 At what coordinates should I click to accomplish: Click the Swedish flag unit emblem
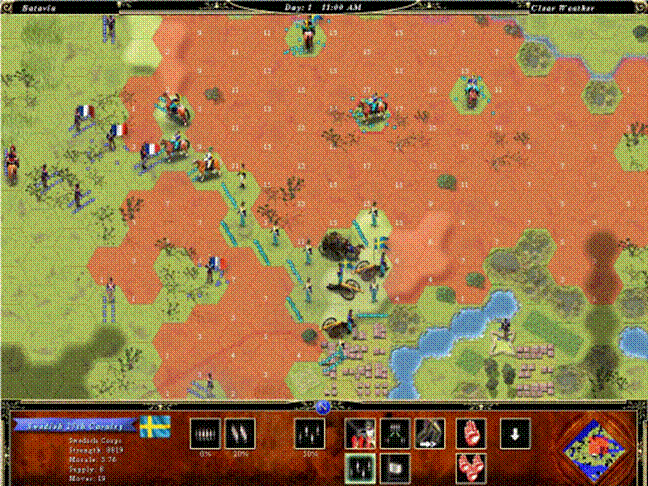154,427
